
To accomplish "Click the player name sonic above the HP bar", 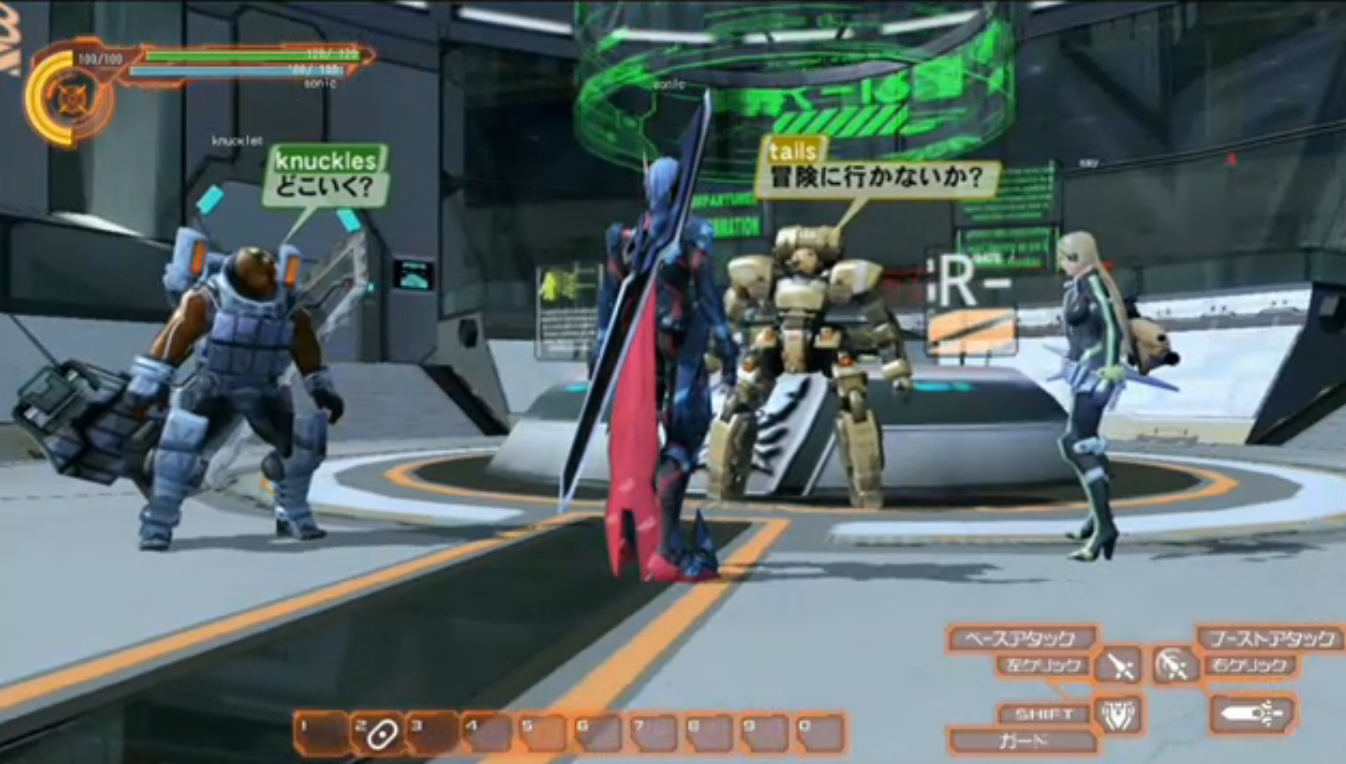I will [320, 85].
